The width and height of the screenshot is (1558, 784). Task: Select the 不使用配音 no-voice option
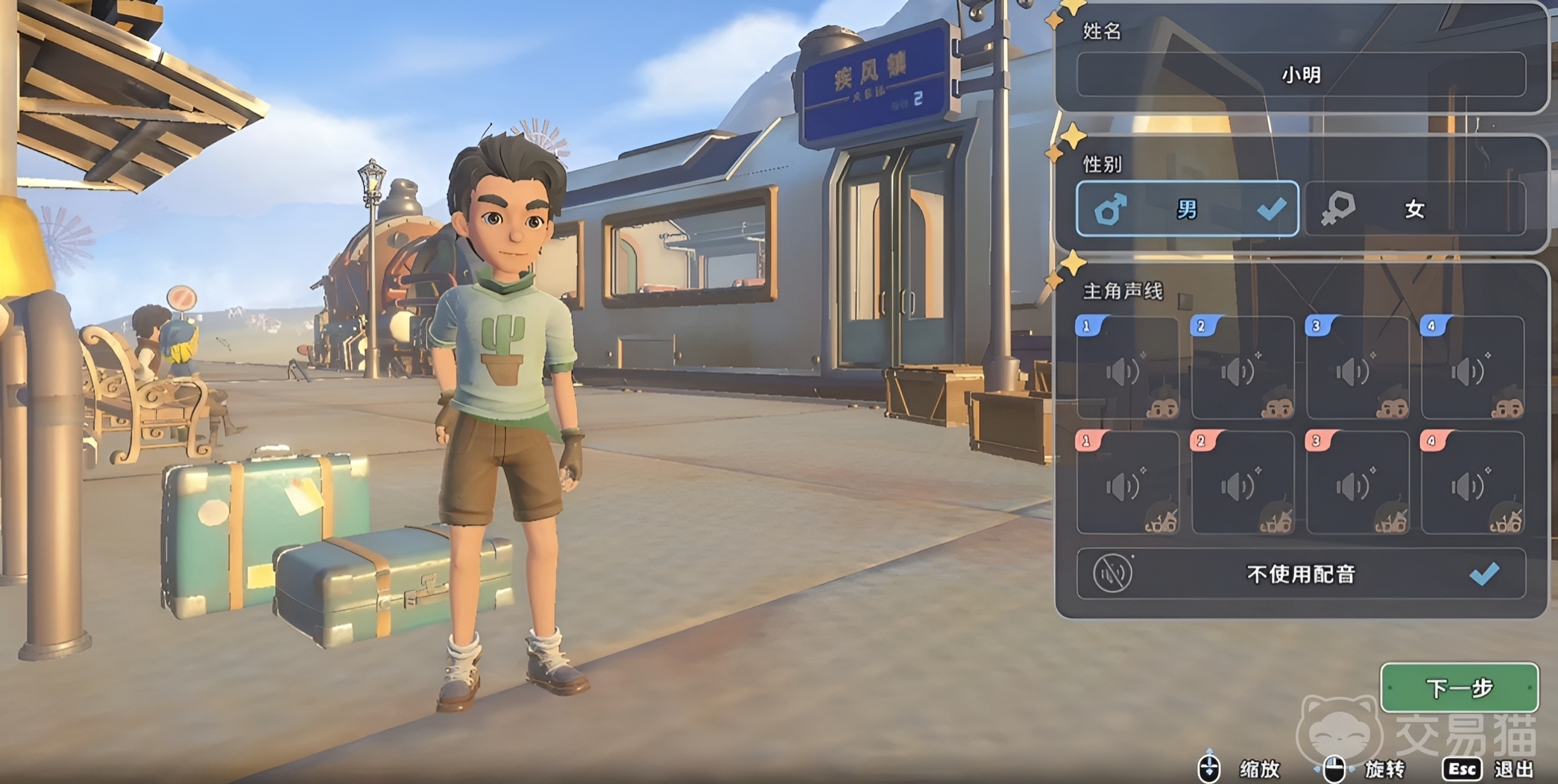pos(1301,574)
